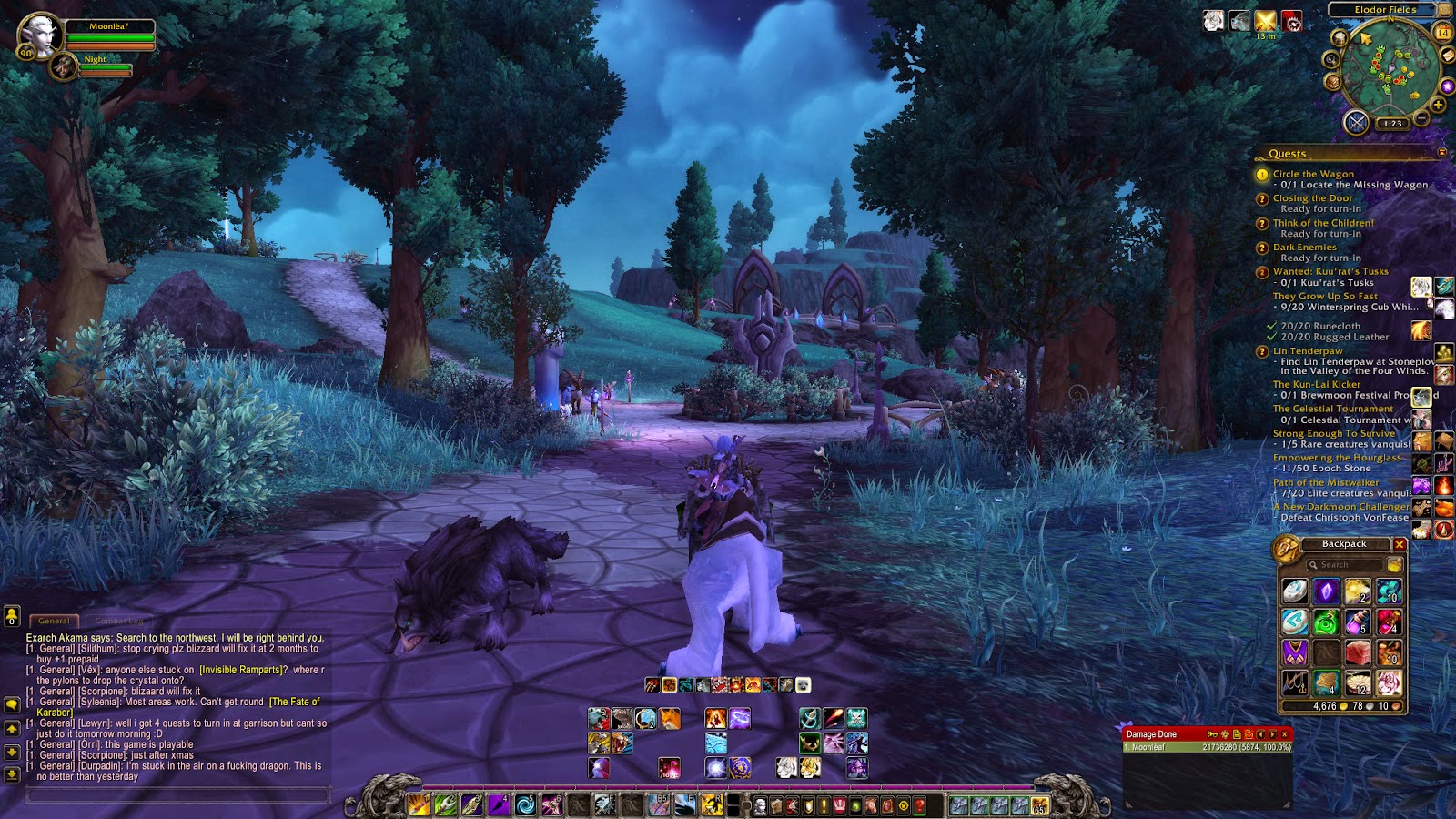Select the raw meat item in Backpack
1456x819 pixels.
point(1357,652)
